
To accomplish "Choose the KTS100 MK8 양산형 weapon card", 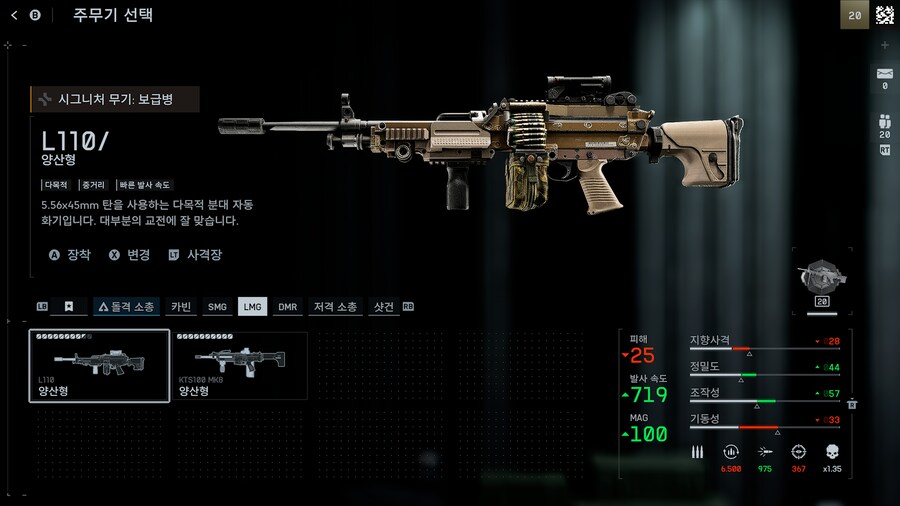I will pyautogui.click(x=240, y=366).
